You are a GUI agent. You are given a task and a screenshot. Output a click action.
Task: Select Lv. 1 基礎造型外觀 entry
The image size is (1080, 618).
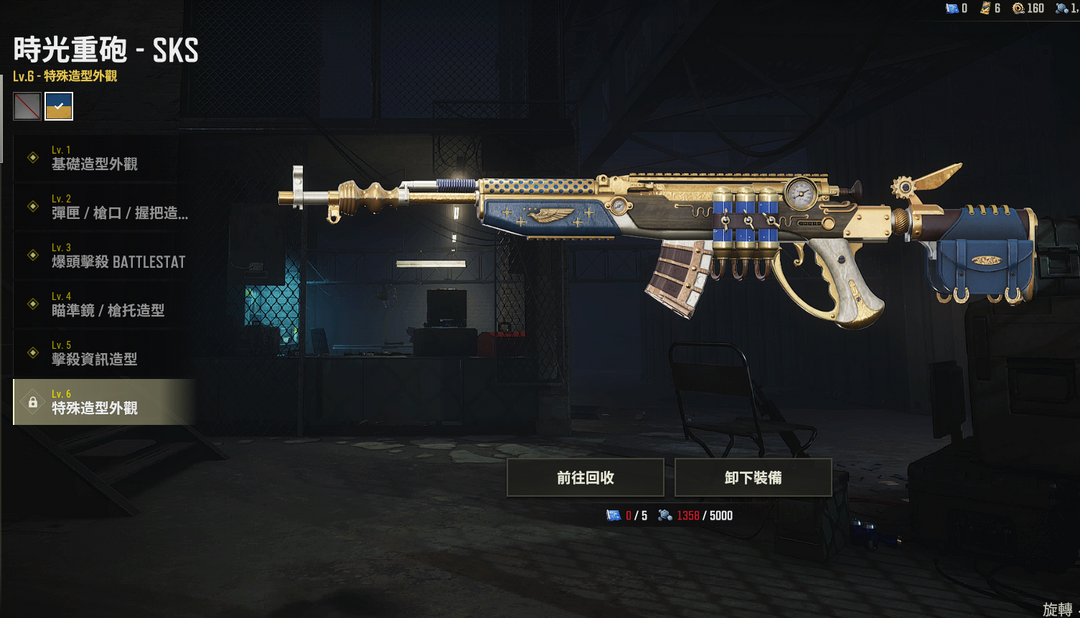click(100, 158)
